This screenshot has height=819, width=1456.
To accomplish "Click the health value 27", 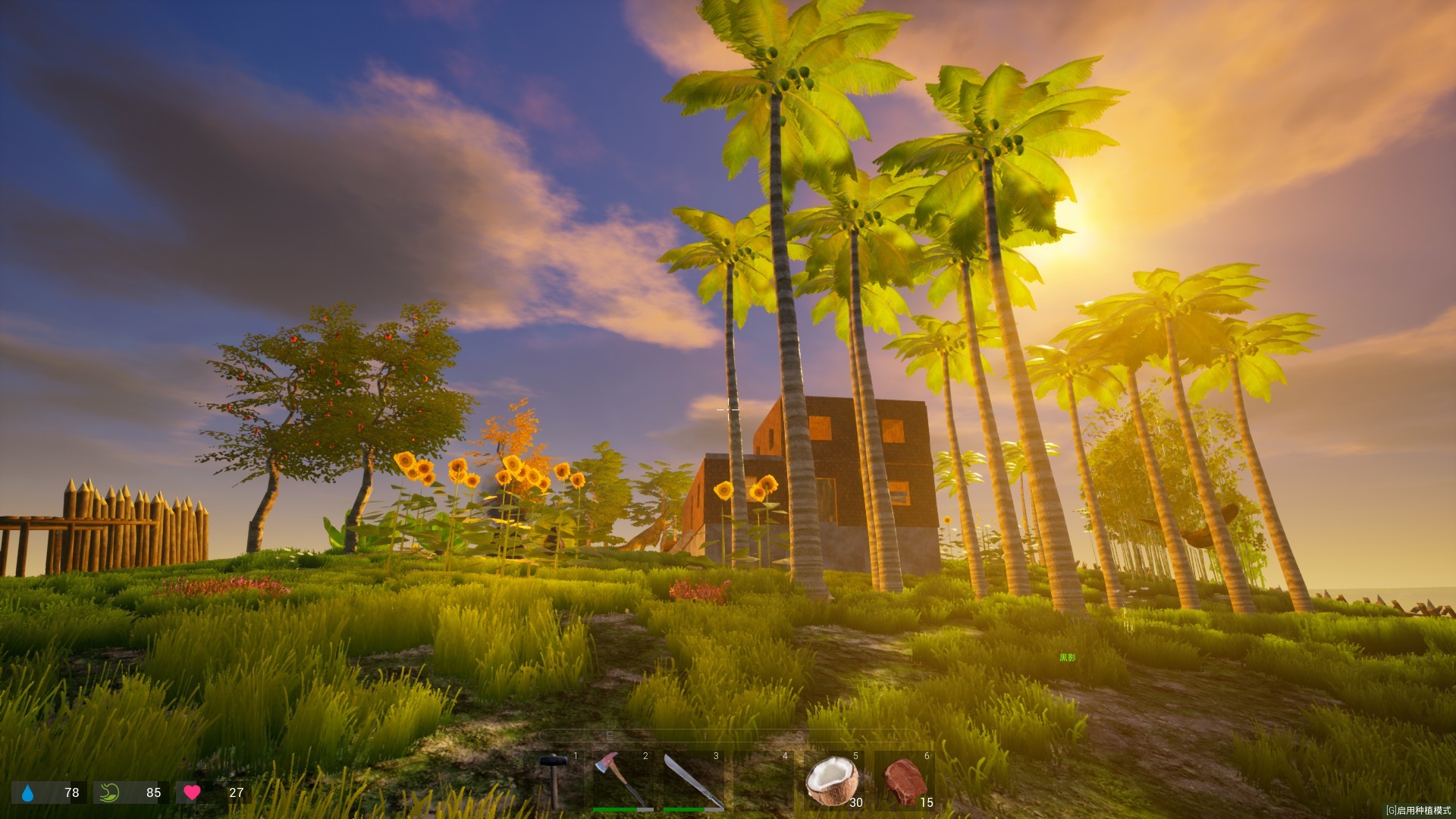I will (235, 794).
